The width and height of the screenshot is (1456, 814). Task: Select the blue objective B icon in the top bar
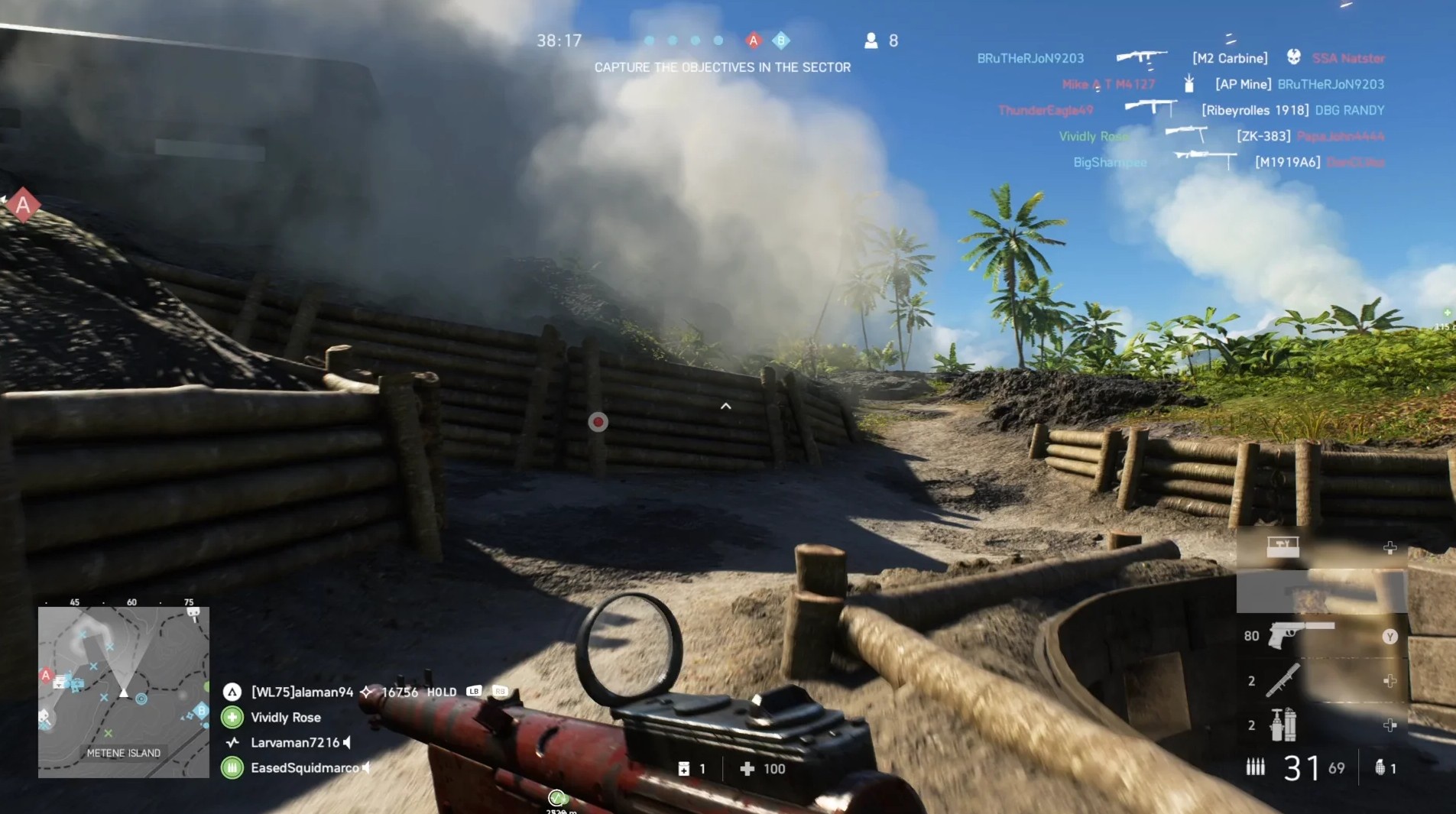coord(780,41)
